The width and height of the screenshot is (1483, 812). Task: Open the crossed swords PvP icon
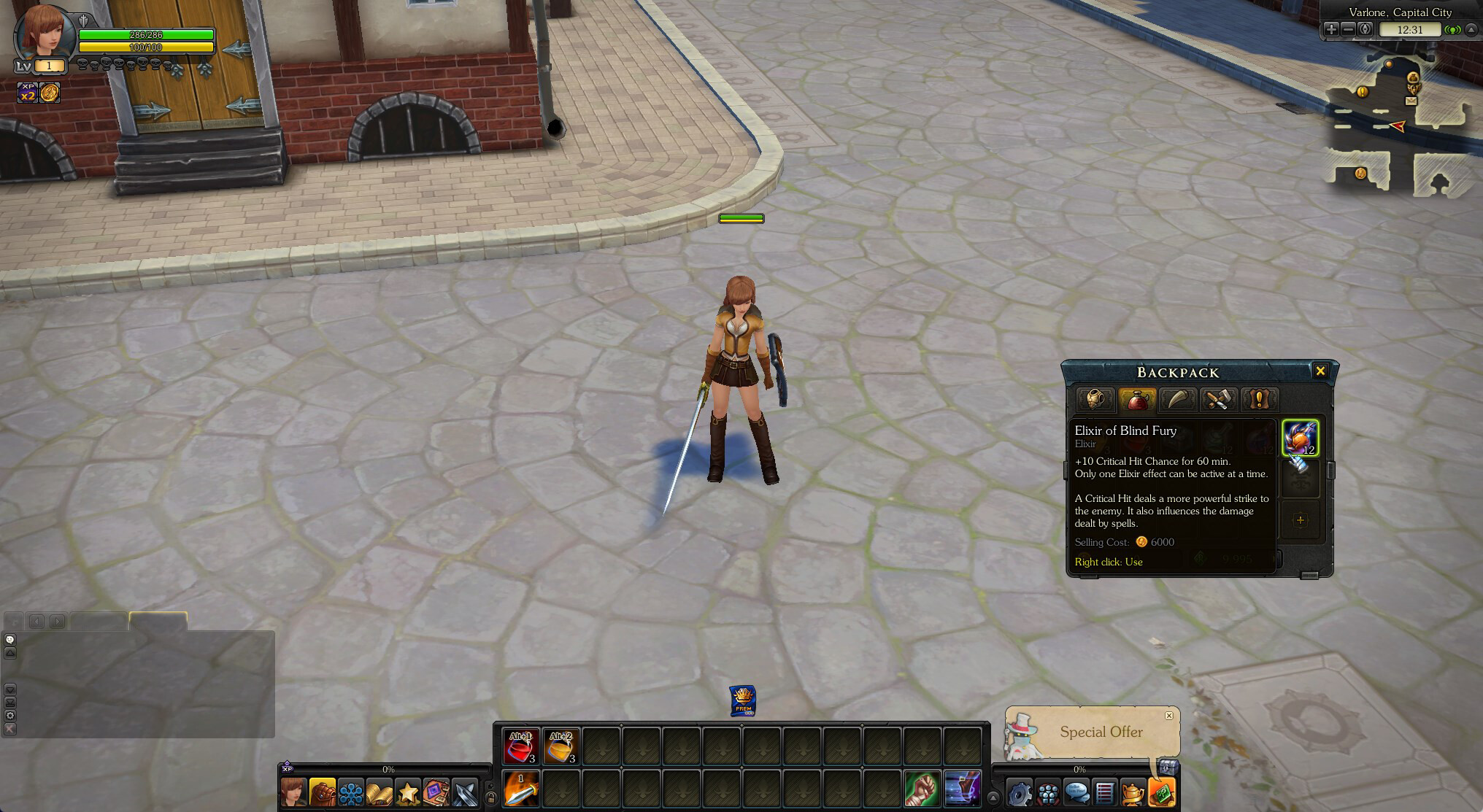click(466, 794)
